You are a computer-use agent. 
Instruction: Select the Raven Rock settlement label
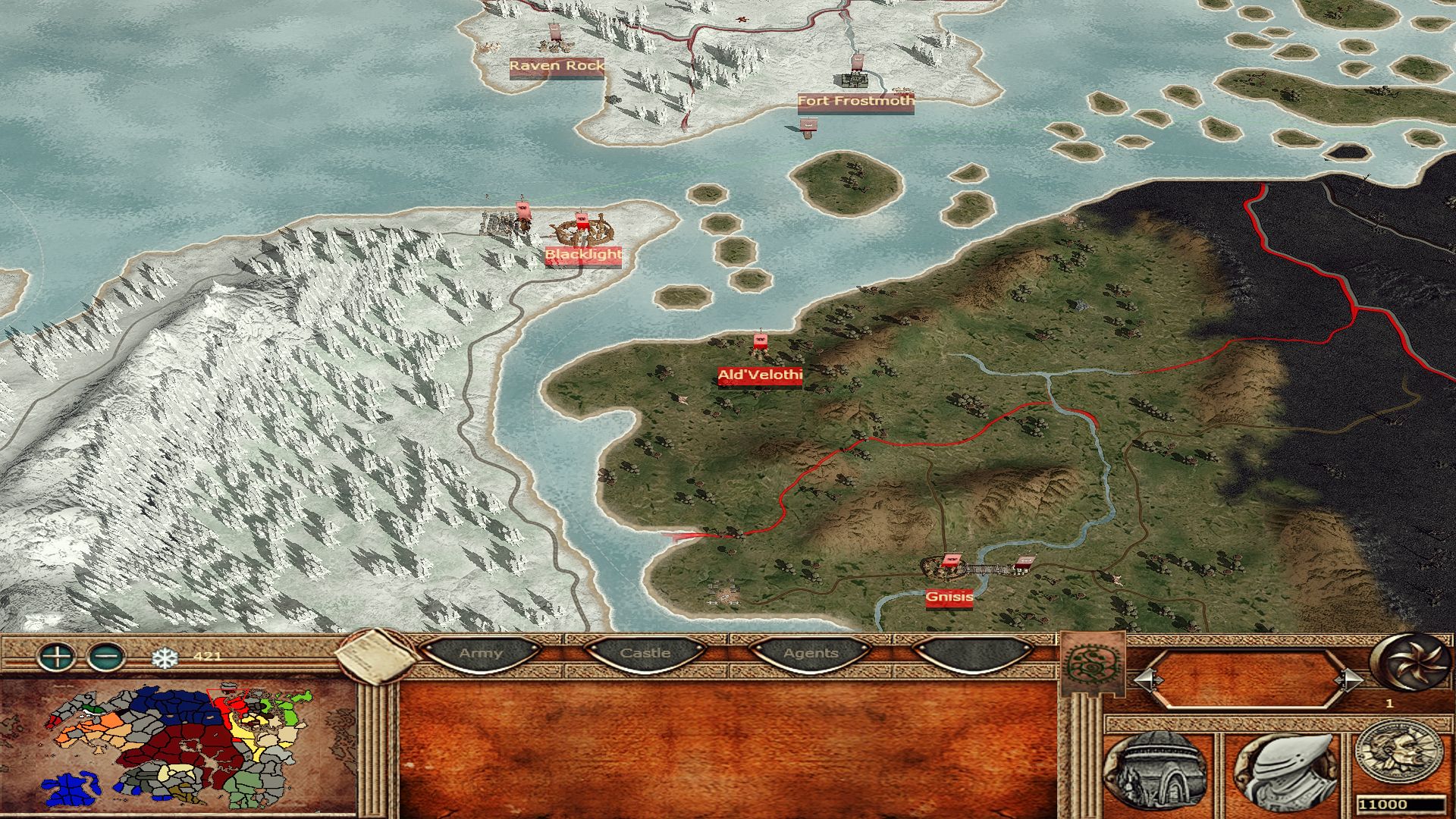(x=557, y=66)
